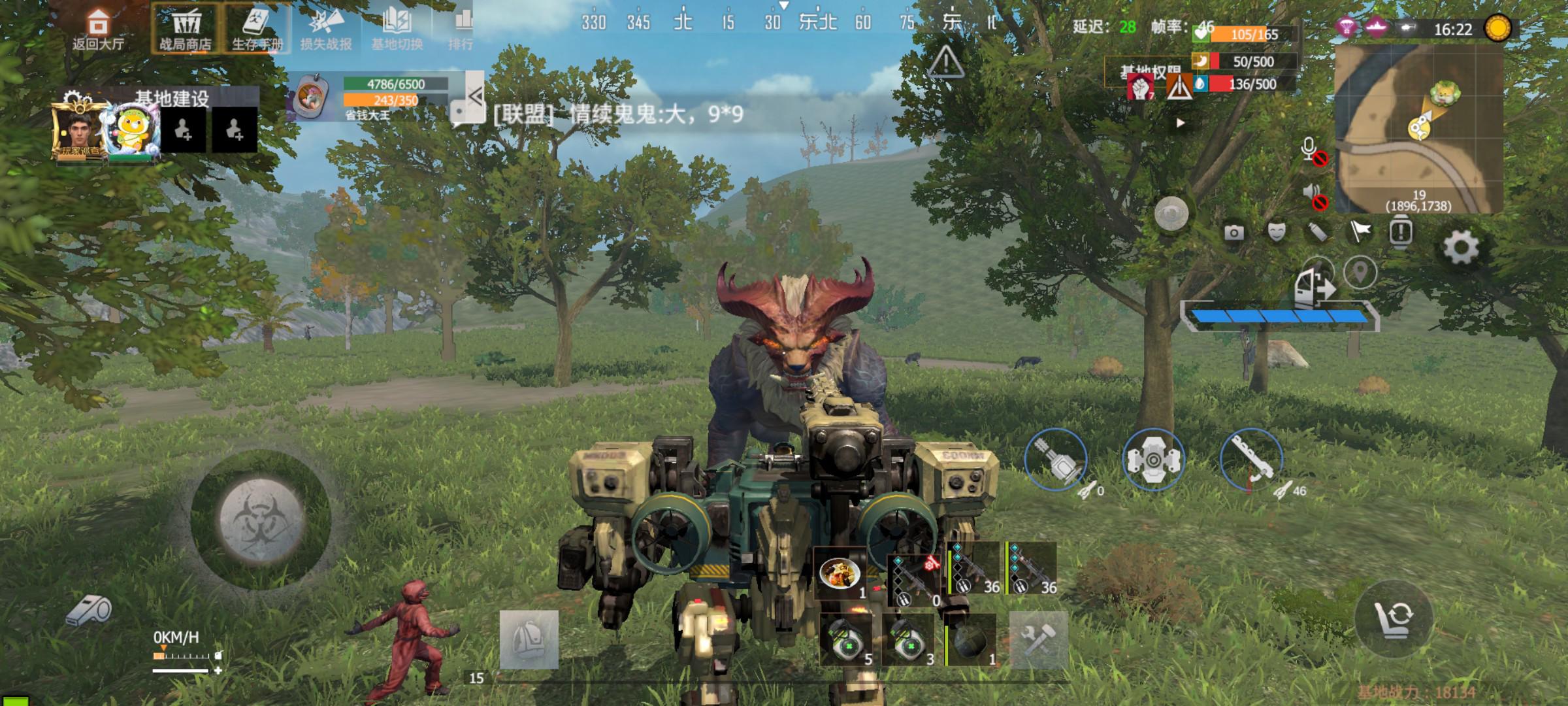
Task: Exit the mech vehicle
Action: click(x=1313, y=286)
